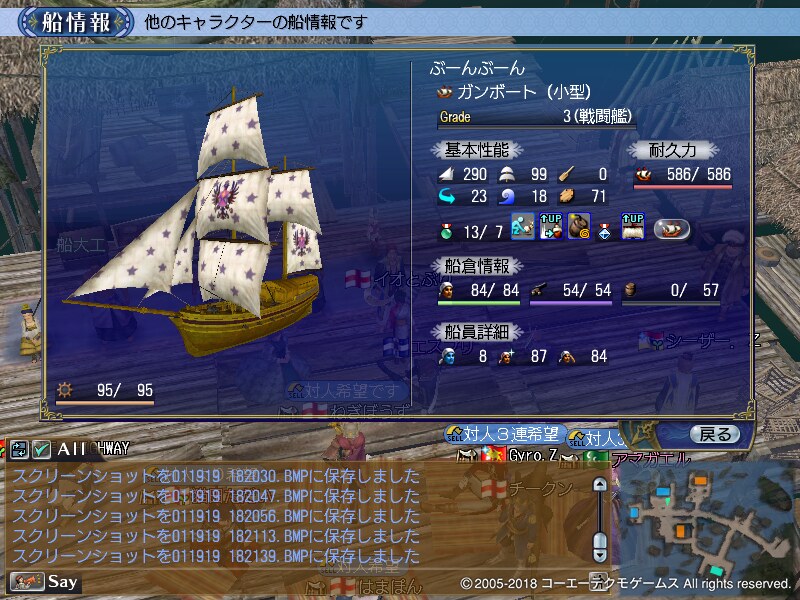Toggle the chat filter checkbox
This screenshot has height=600, width=800.
point(41,449)
